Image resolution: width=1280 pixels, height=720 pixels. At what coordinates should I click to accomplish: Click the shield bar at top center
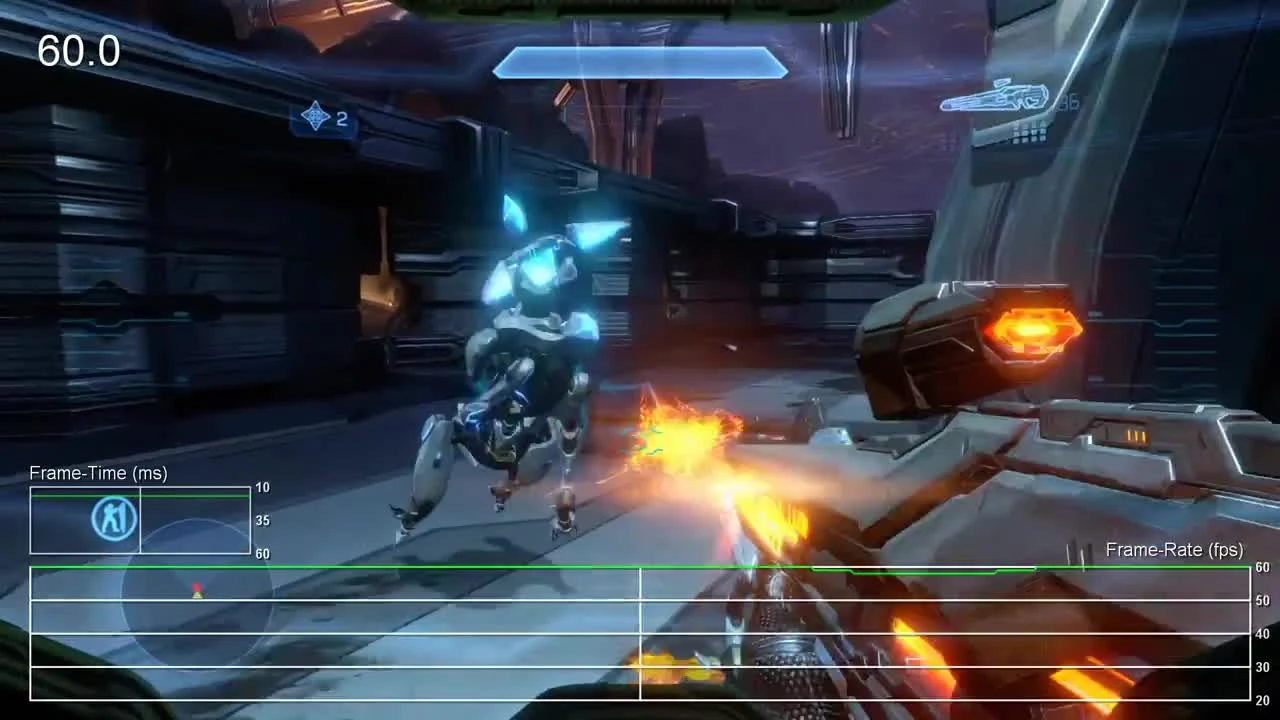coord(638,62)
